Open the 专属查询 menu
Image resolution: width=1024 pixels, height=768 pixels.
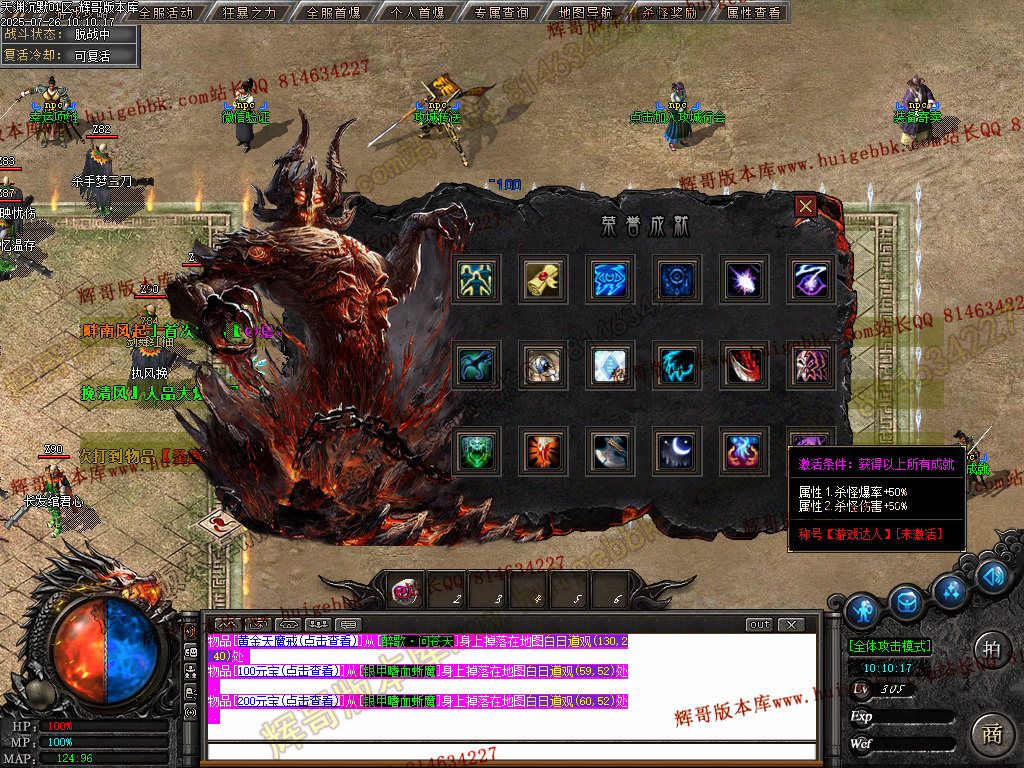tap(501, 13)
